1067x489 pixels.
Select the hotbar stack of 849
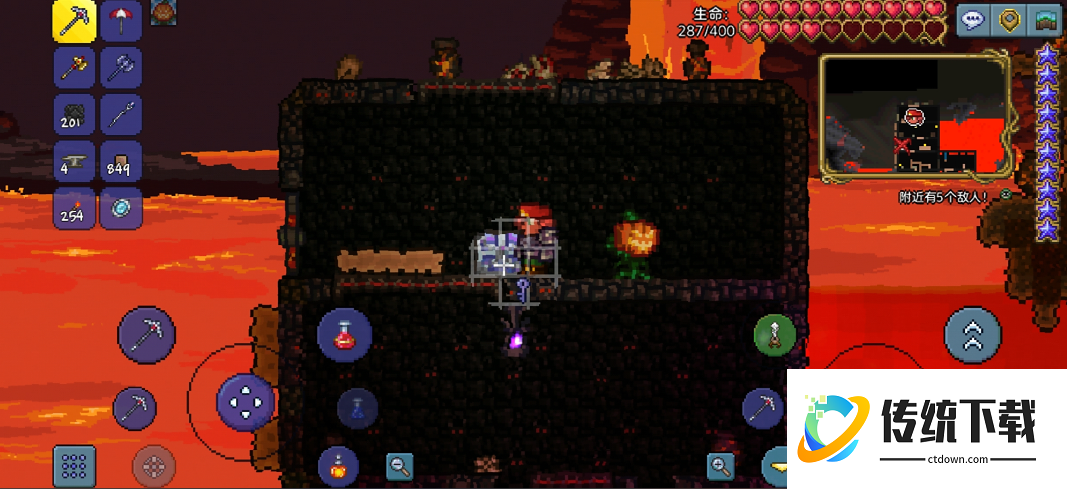click(x=121, y=162)
